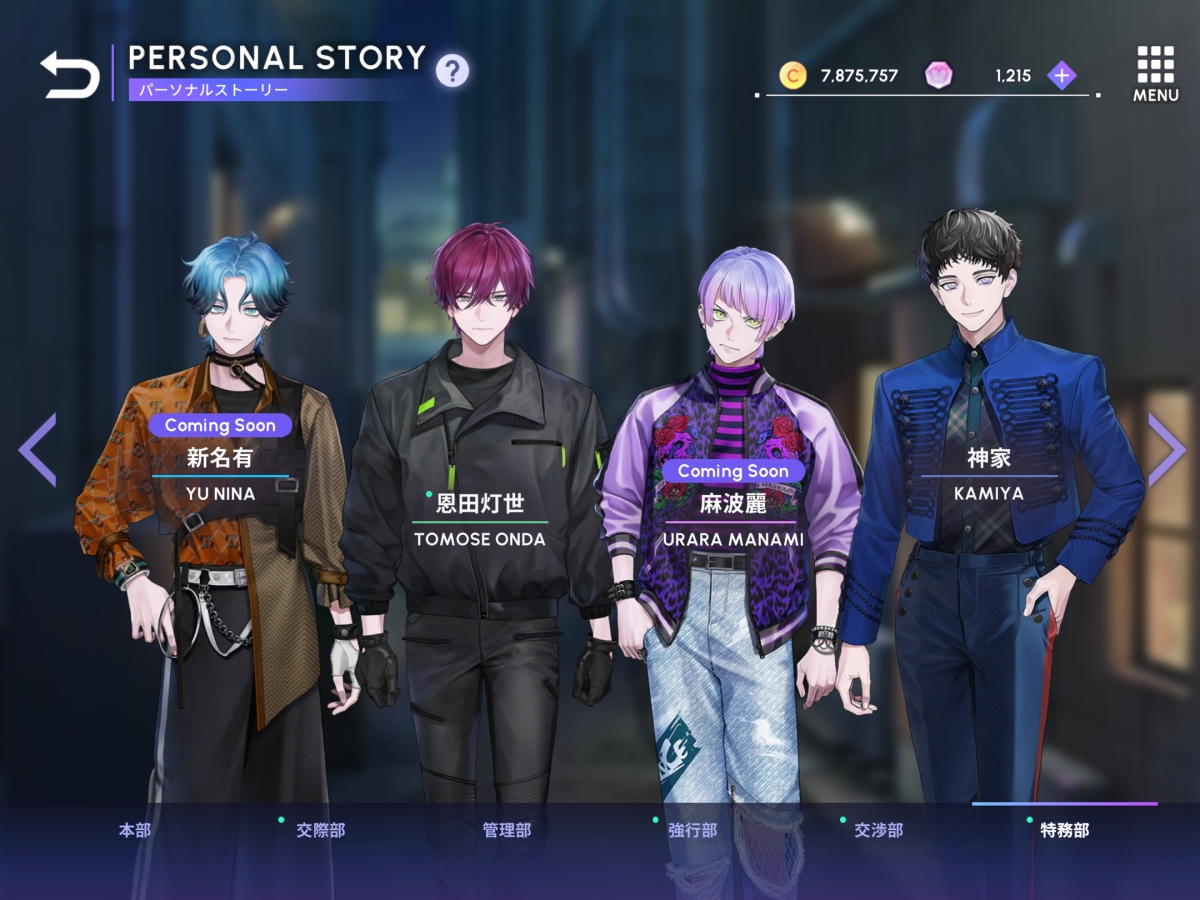Switch to the 交際部 tab
Image resolution: width=1200 pixels, height=900 pixels.
320,830
